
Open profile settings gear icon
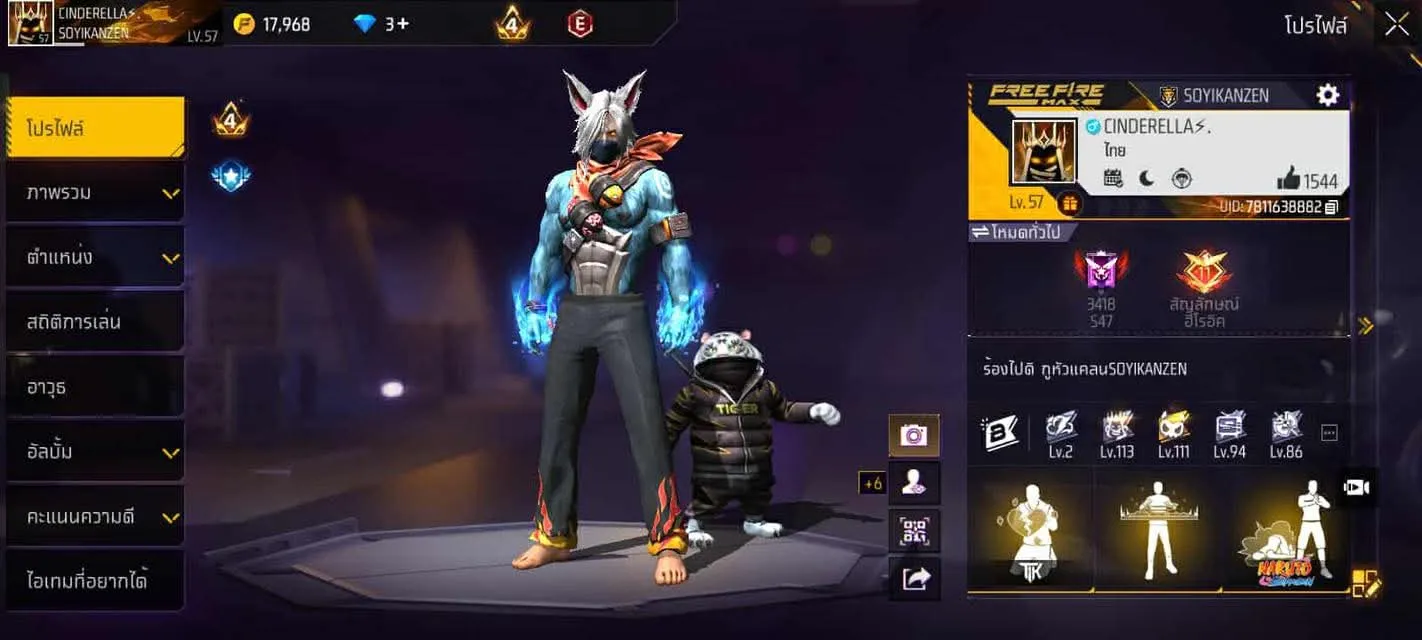tap(1327, 95)
